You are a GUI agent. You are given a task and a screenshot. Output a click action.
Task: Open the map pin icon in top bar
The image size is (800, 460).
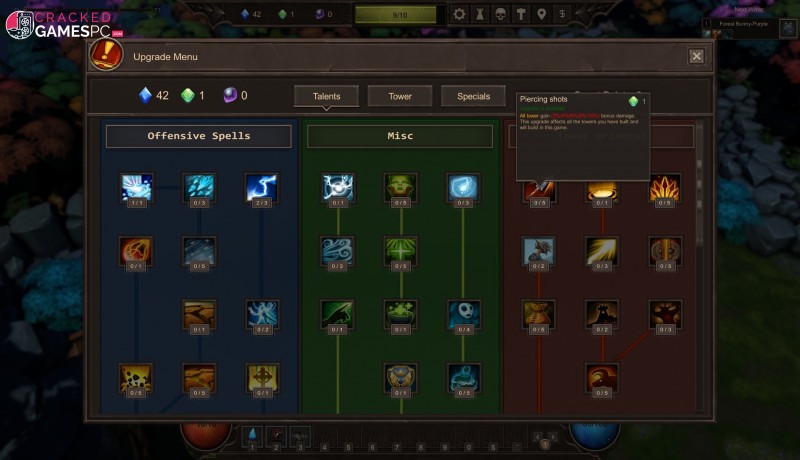541,14
